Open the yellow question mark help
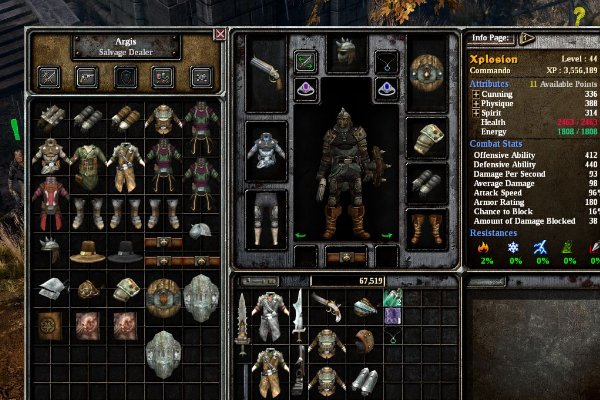Screen dimensions: 600x400 579,14
